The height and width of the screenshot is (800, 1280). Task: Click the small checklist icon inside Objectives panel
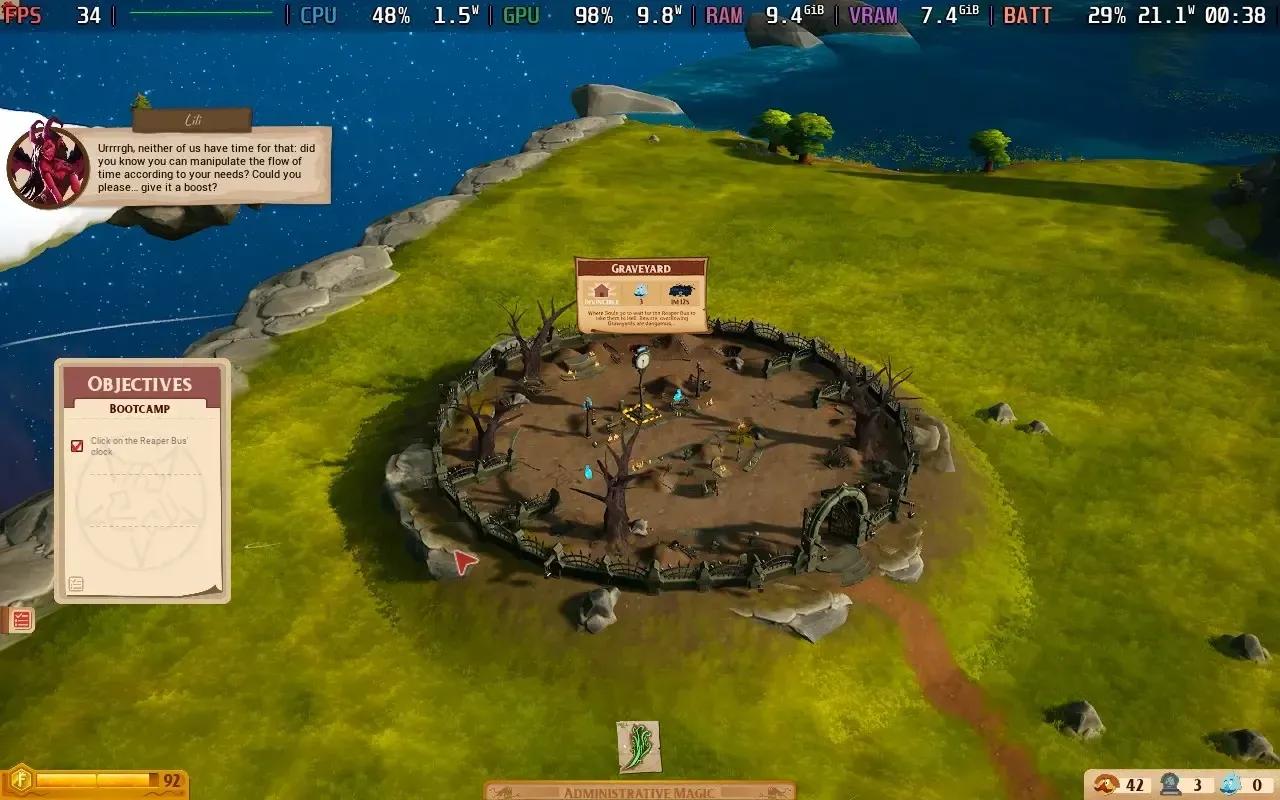coord(76,584)
